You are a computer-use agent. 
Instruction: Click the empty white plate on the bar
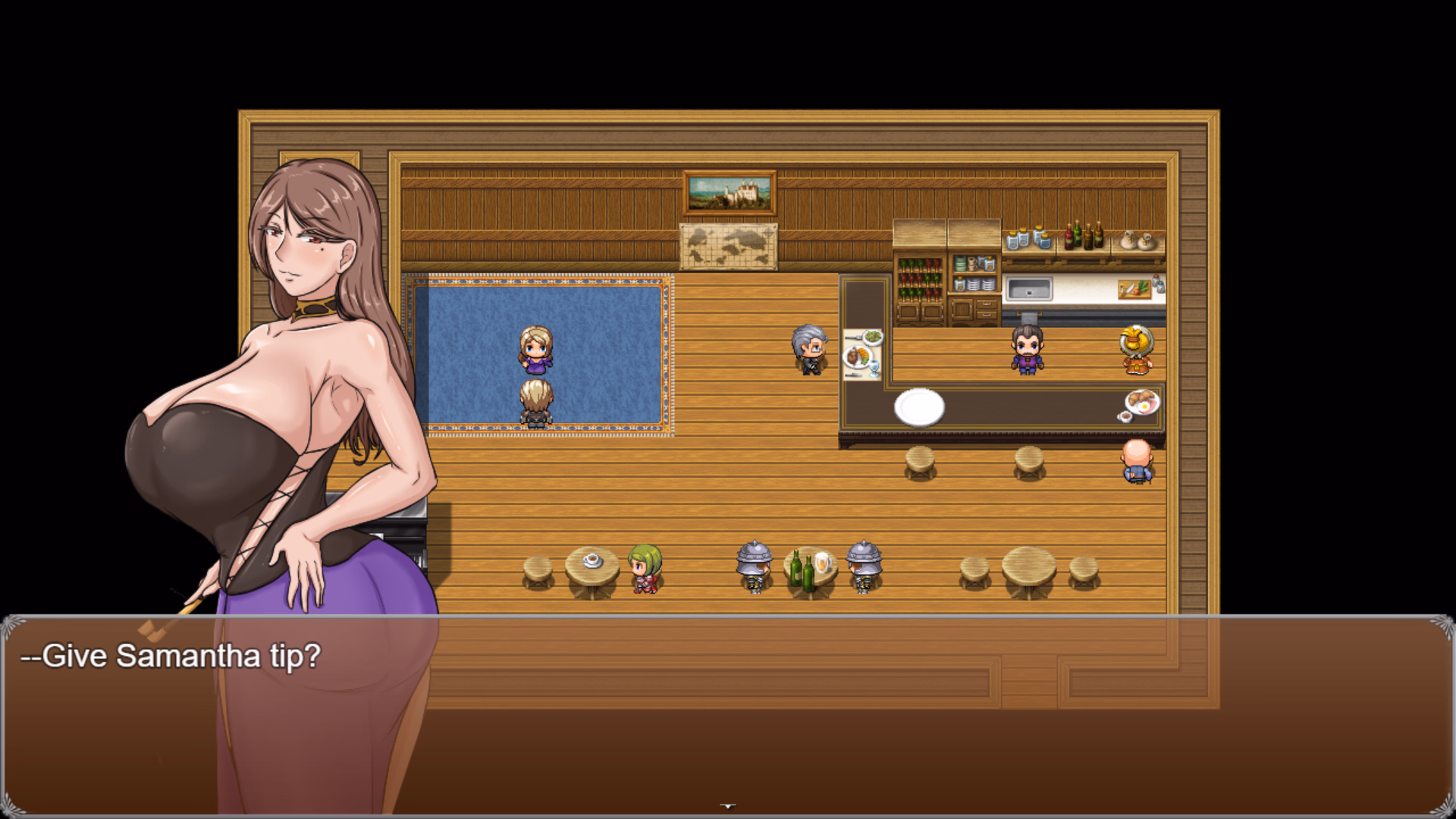point(919,408)
